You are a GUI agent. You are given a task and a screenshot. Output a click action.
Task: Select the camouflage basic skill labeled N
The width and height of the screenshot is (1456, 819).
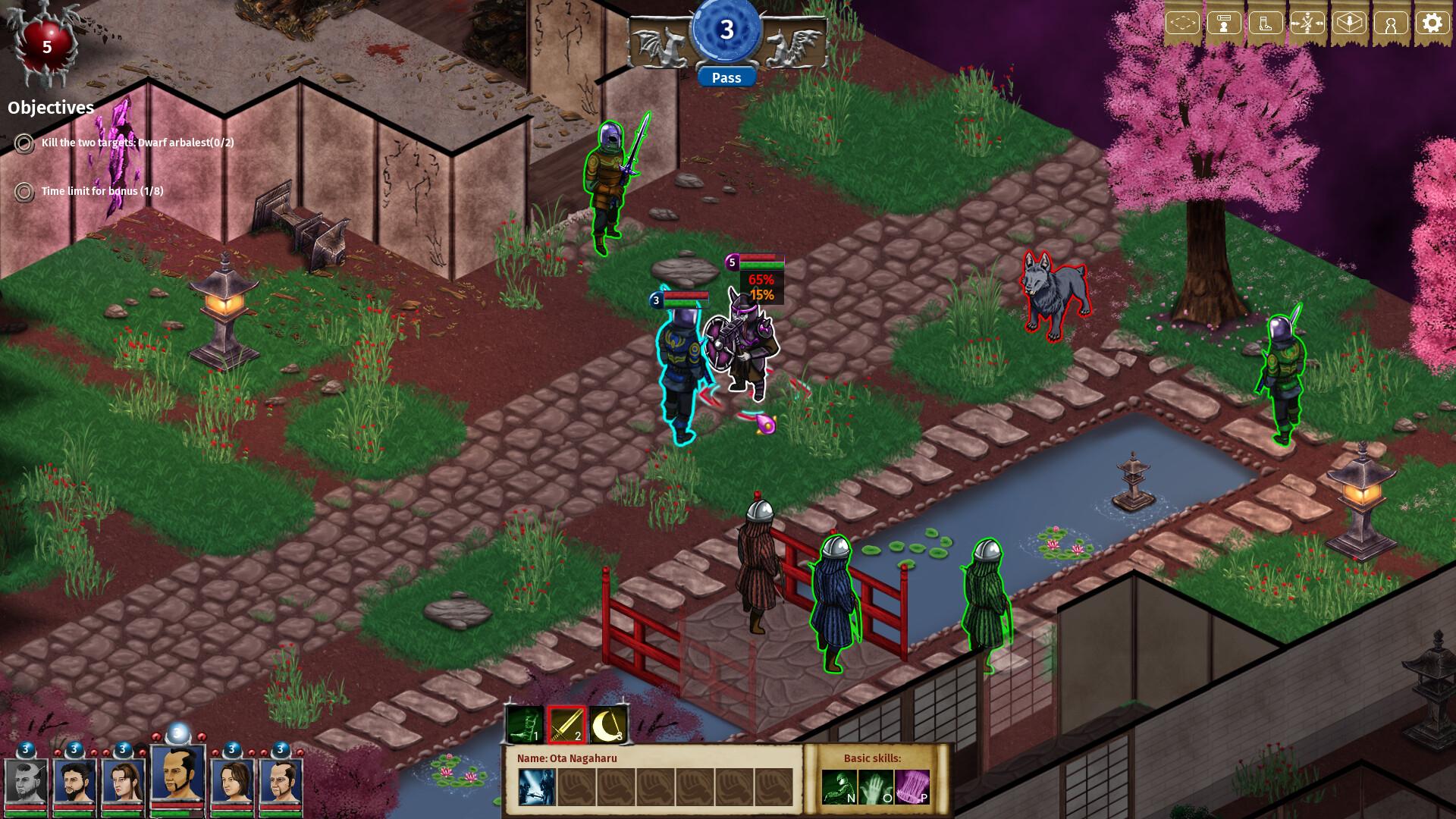click(x=840, y=787)
